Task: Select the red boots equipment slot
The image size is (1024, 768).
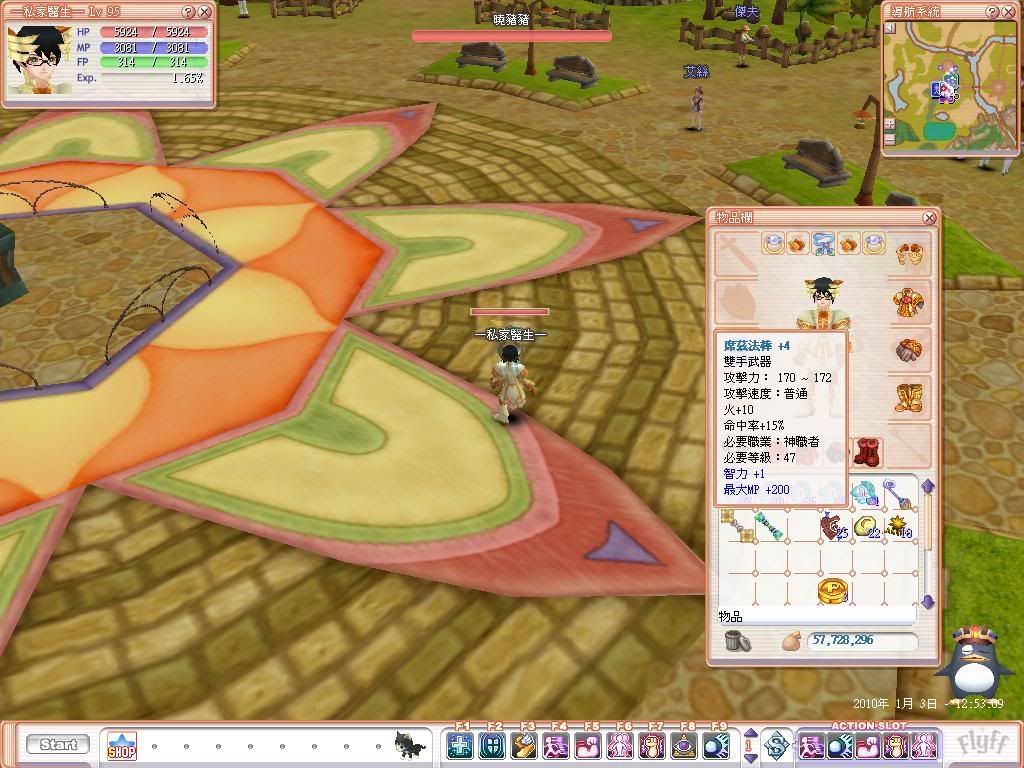Action: (867, 451)
